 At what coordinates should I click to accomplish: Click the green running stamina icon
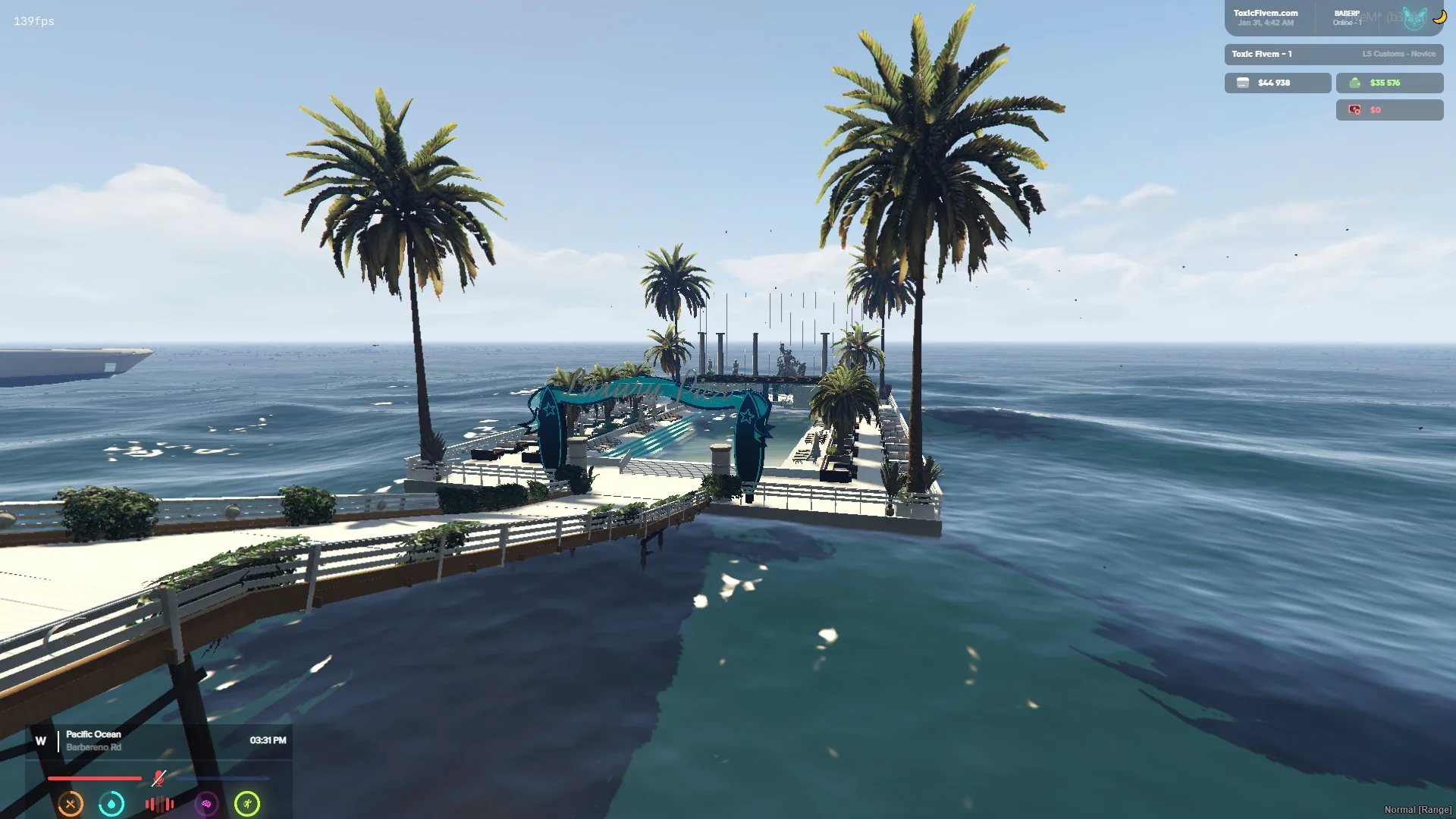247,803
